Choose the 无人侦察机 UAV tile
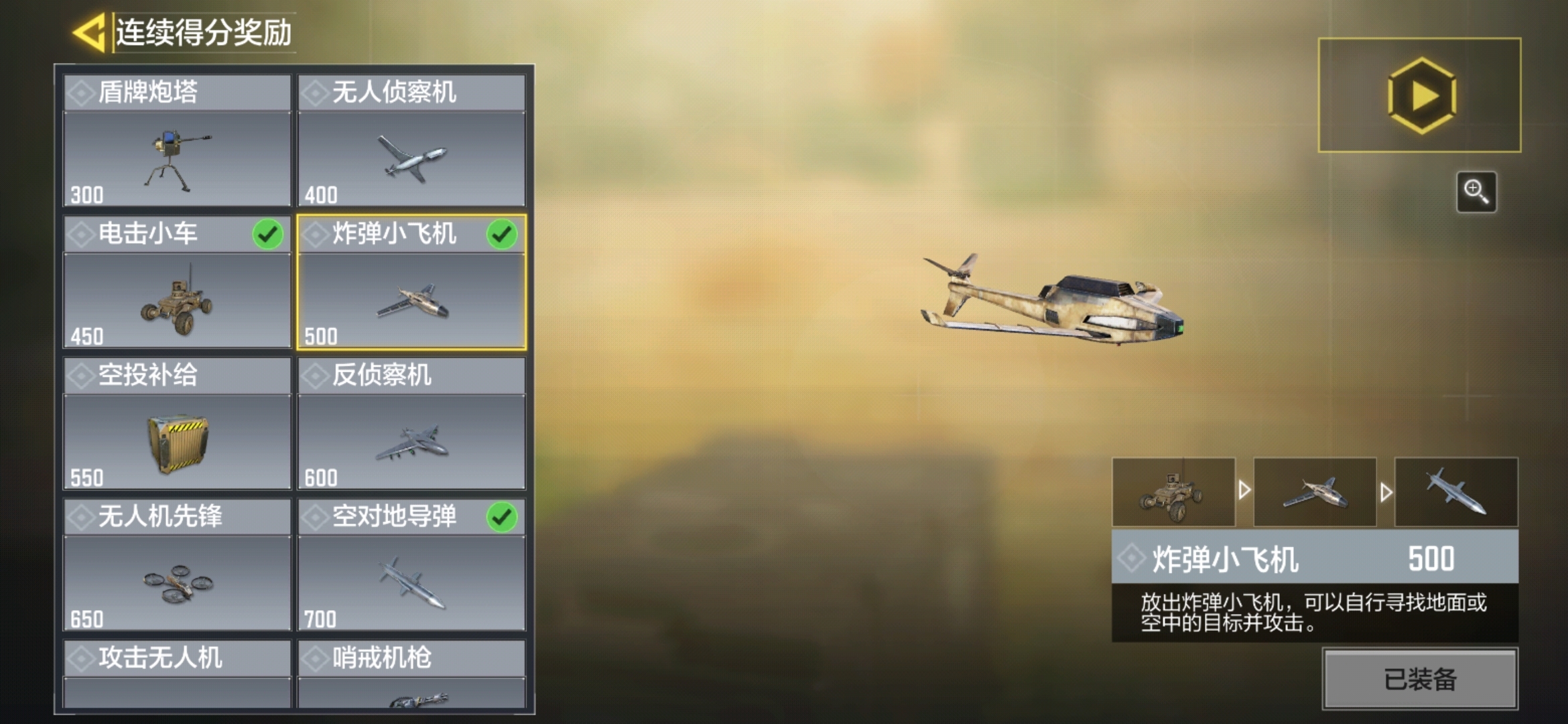This screenshot has height=724, width=1568. 411,141
